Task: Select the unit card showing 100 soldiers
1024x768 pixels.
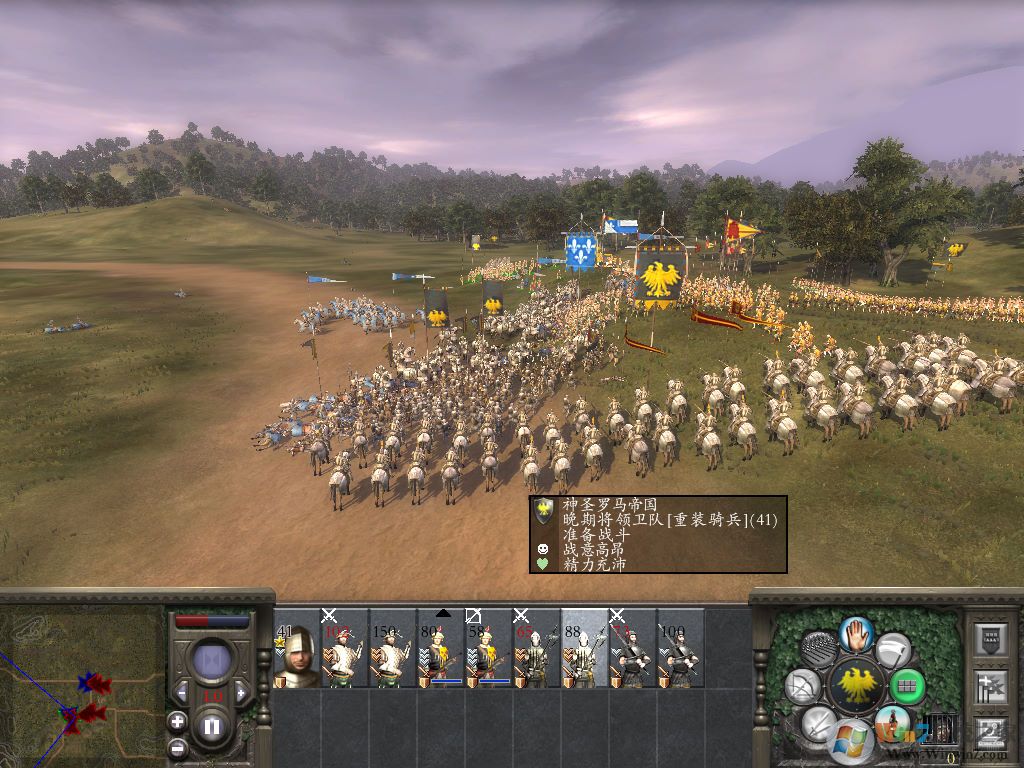Action: pyautogui.click(x=680, y=650)
